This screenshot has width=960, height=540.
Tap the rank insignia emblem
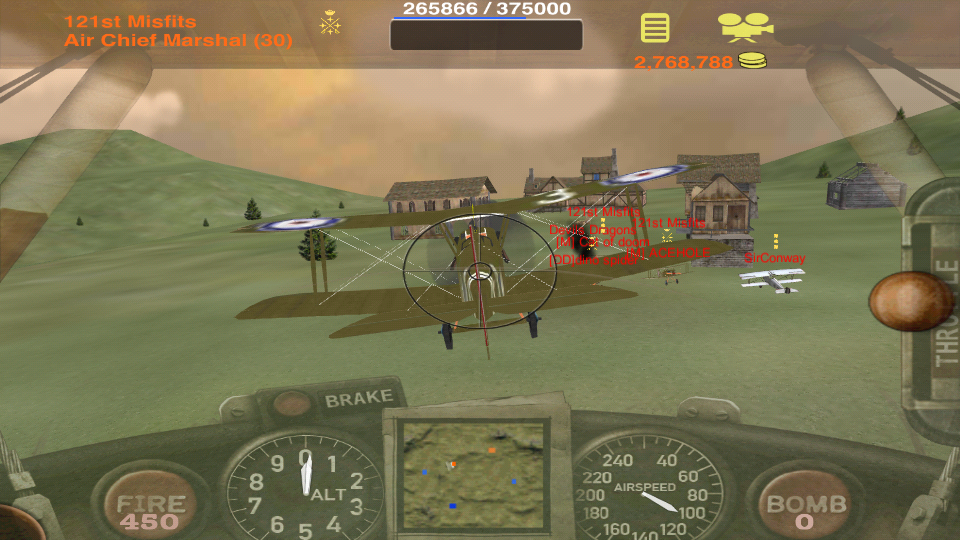pyautogui.click(x=330, y=22)
